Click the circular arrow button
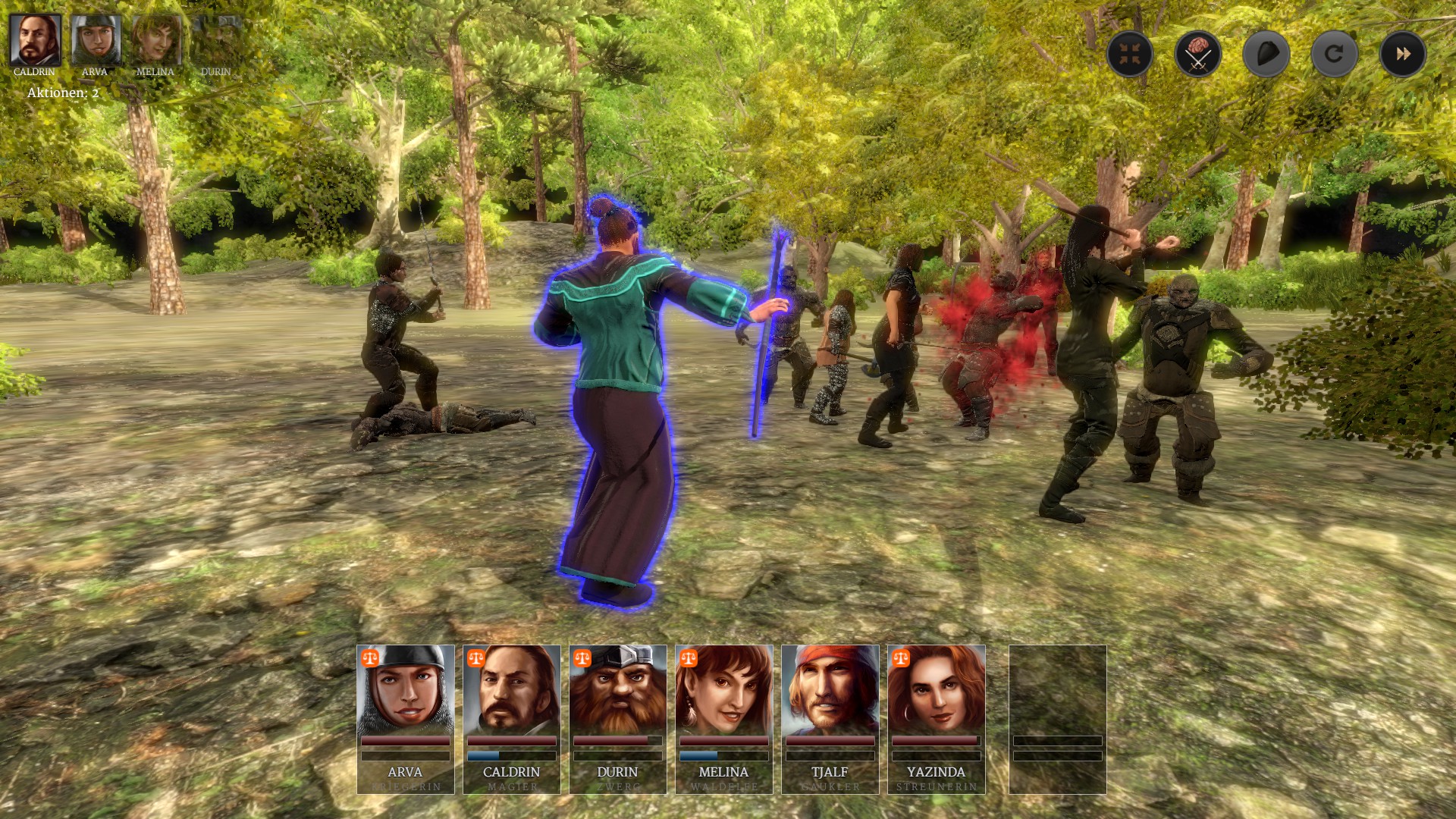 (x=1334, y=54)
